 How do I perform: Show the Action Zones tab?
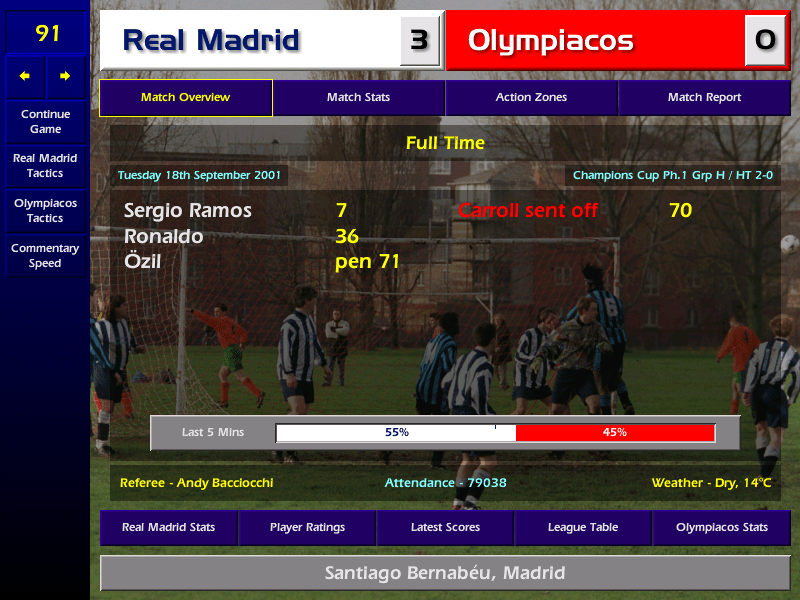[531, 98]
